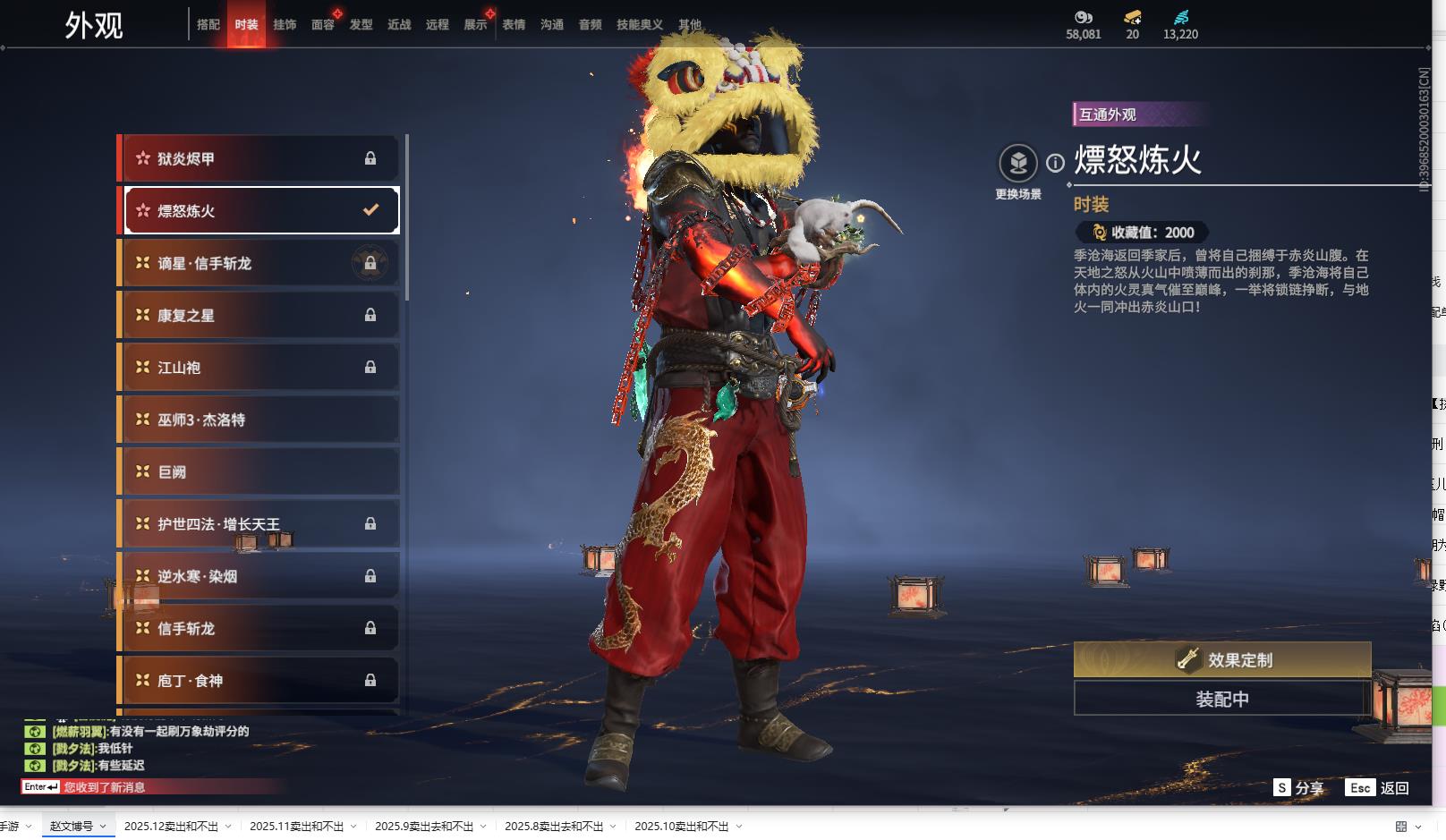Go to the 表情 emote tab
The width and height of the screenshot is (1446, 840).
tap(514, 25)
